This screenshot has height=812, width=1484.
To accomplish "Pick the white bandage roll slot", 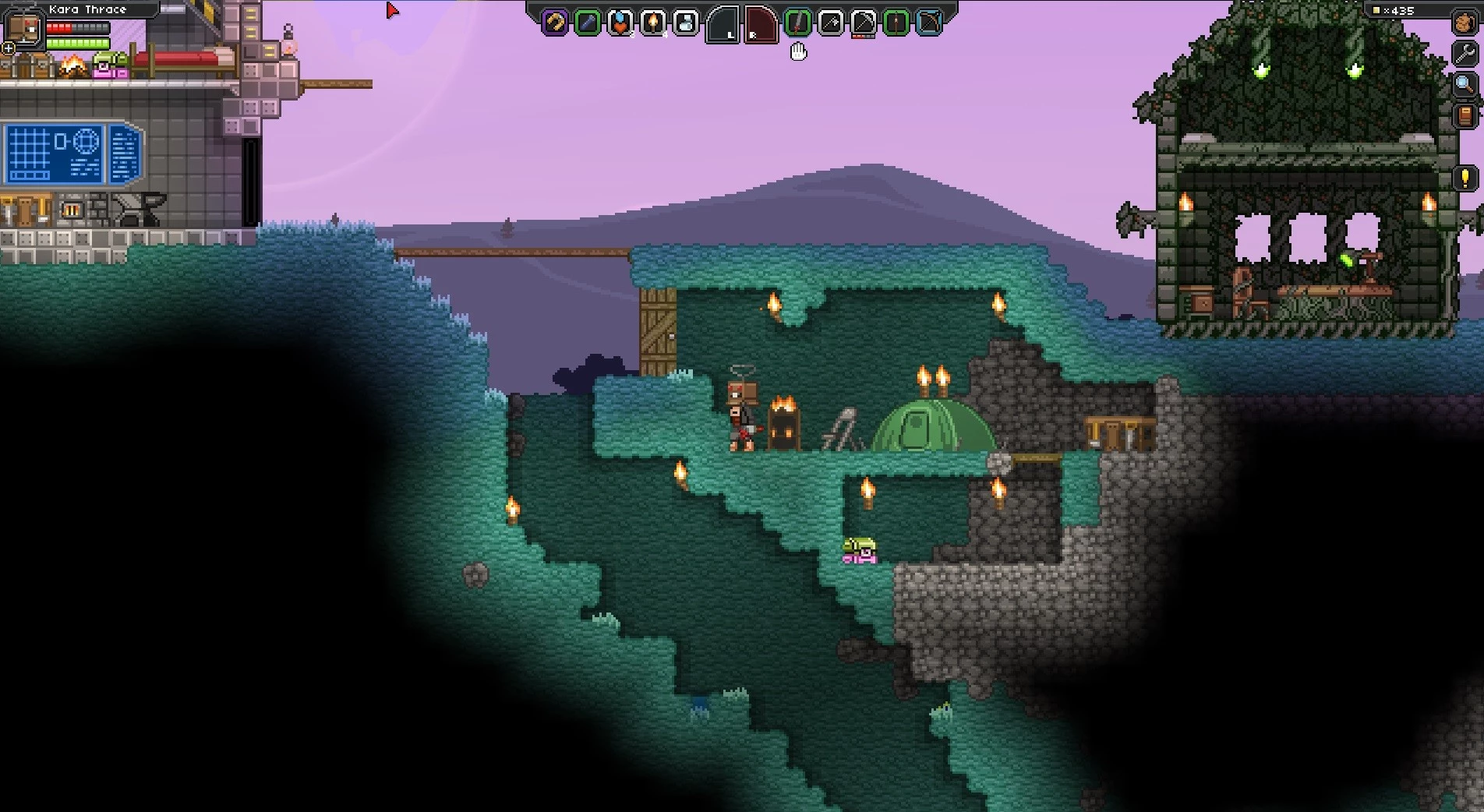I will (x=686, y=23).
